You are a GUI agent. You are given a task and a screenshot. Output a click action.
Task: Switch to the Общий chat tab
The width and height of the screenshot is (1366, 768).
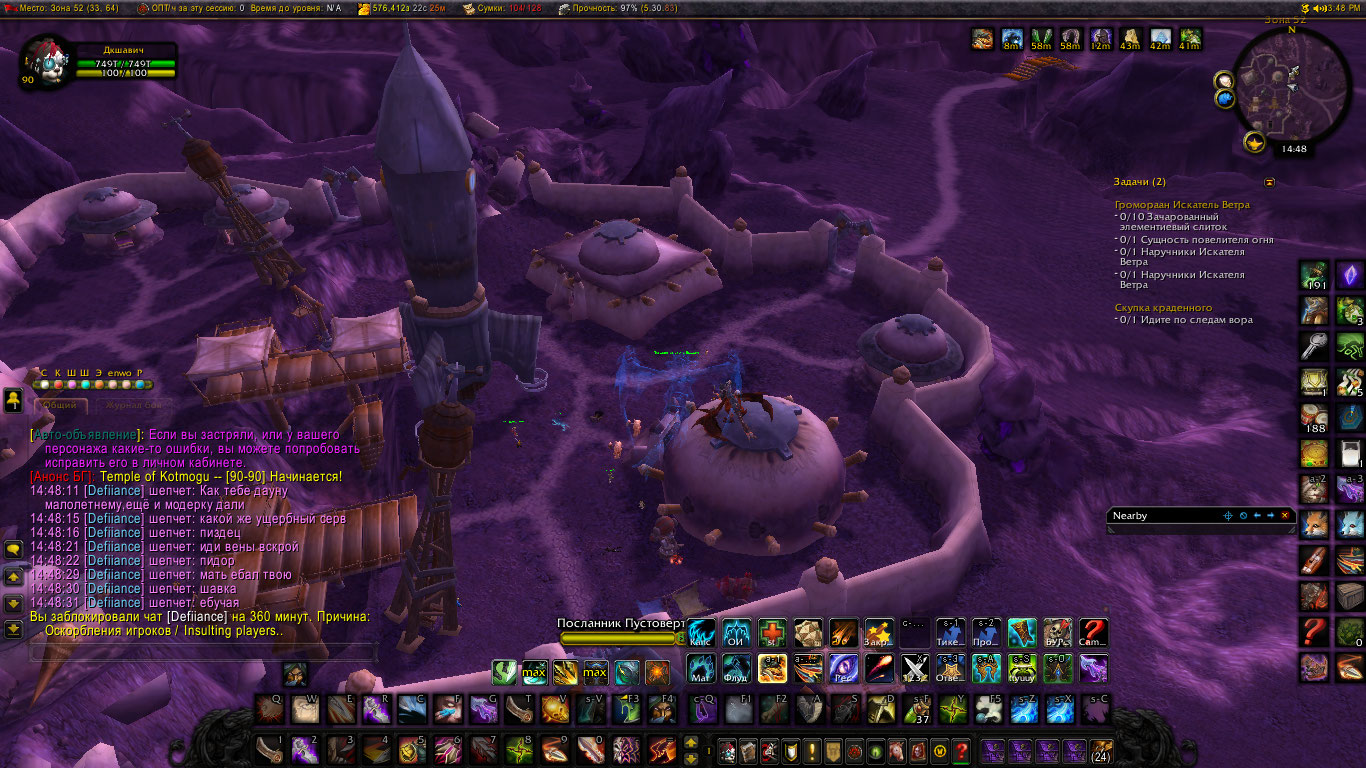coord(60,406)
